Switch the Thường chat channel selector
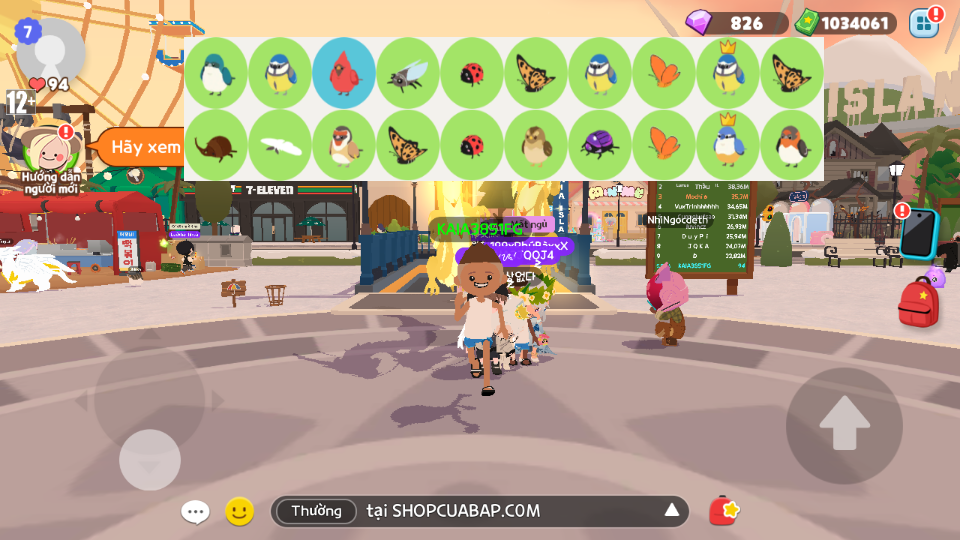The width and height of the screenshot is (960, 540). tap(316, 512)
